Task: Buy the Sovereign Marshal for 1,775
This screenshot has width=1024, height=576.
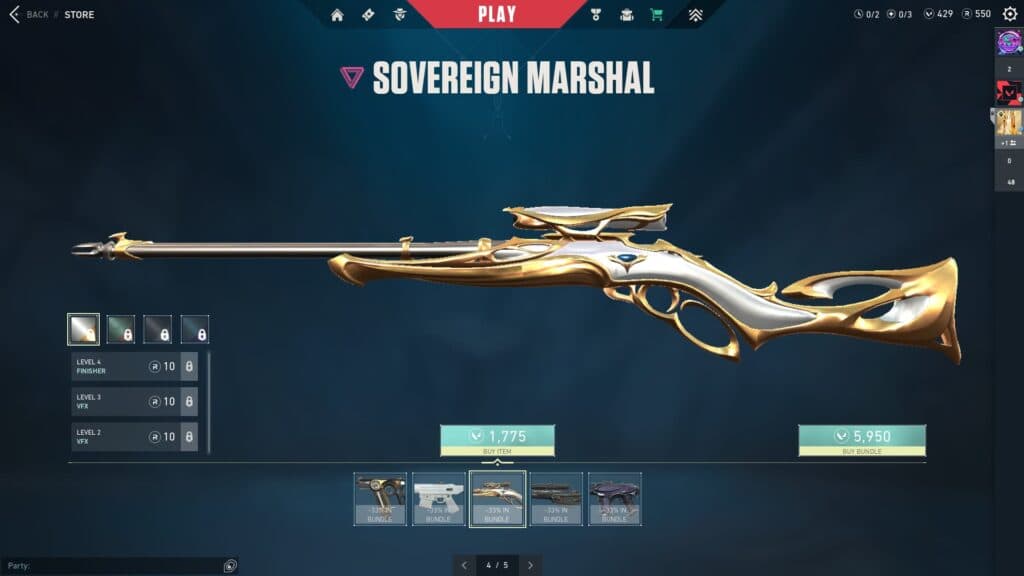Action: 497,437
